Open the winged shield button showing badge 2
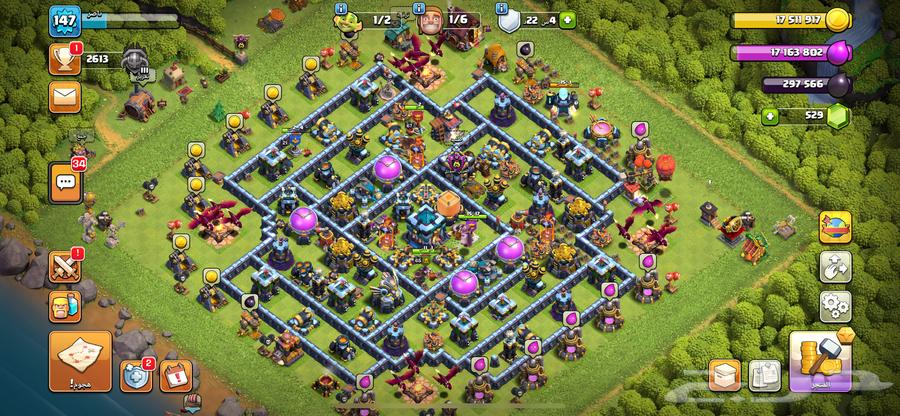Screen dimensions: 900x416 pos(136,376)
